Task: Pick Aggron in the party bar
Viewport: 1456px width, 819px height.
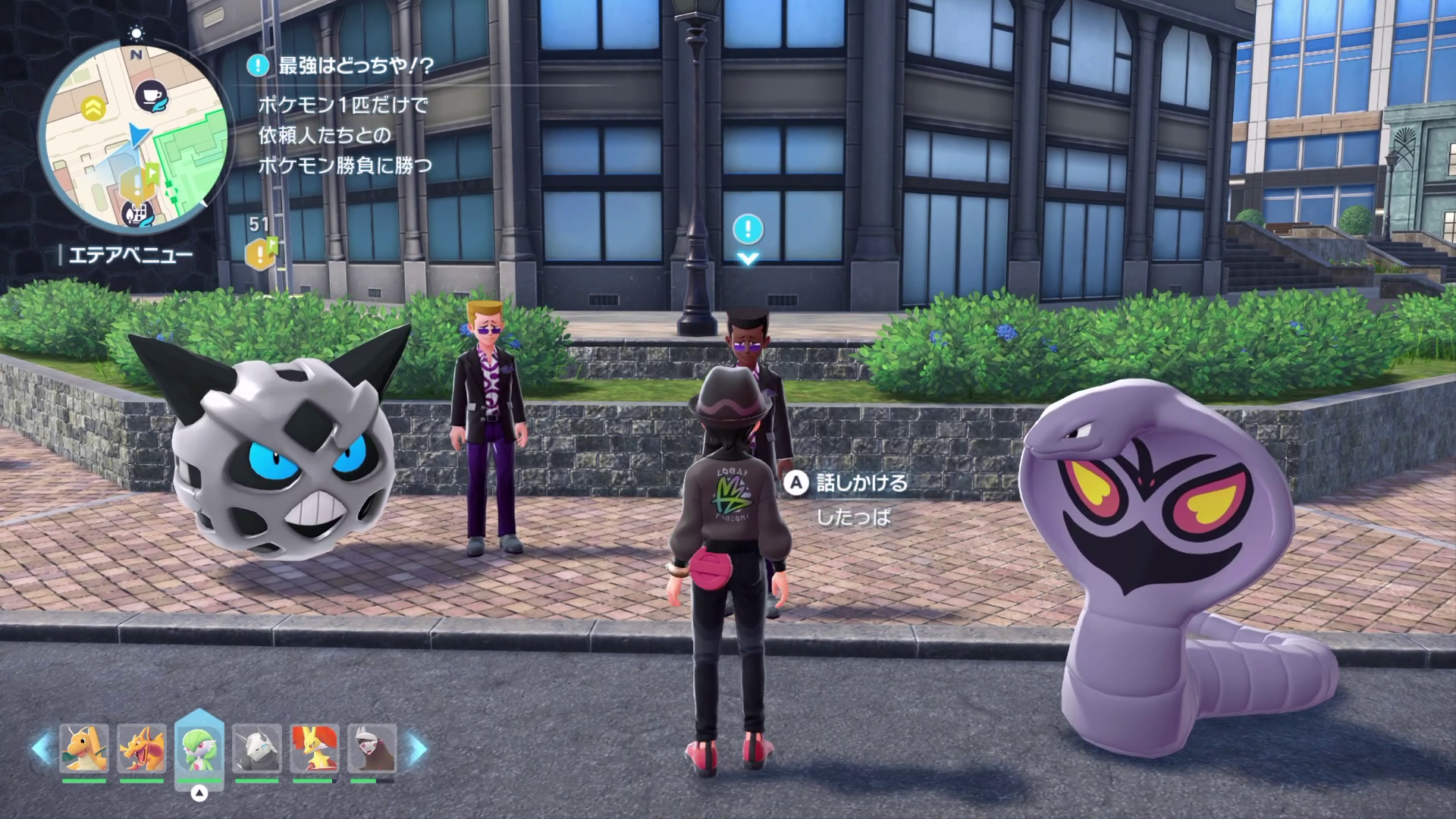Action: [x=256, y=748]
